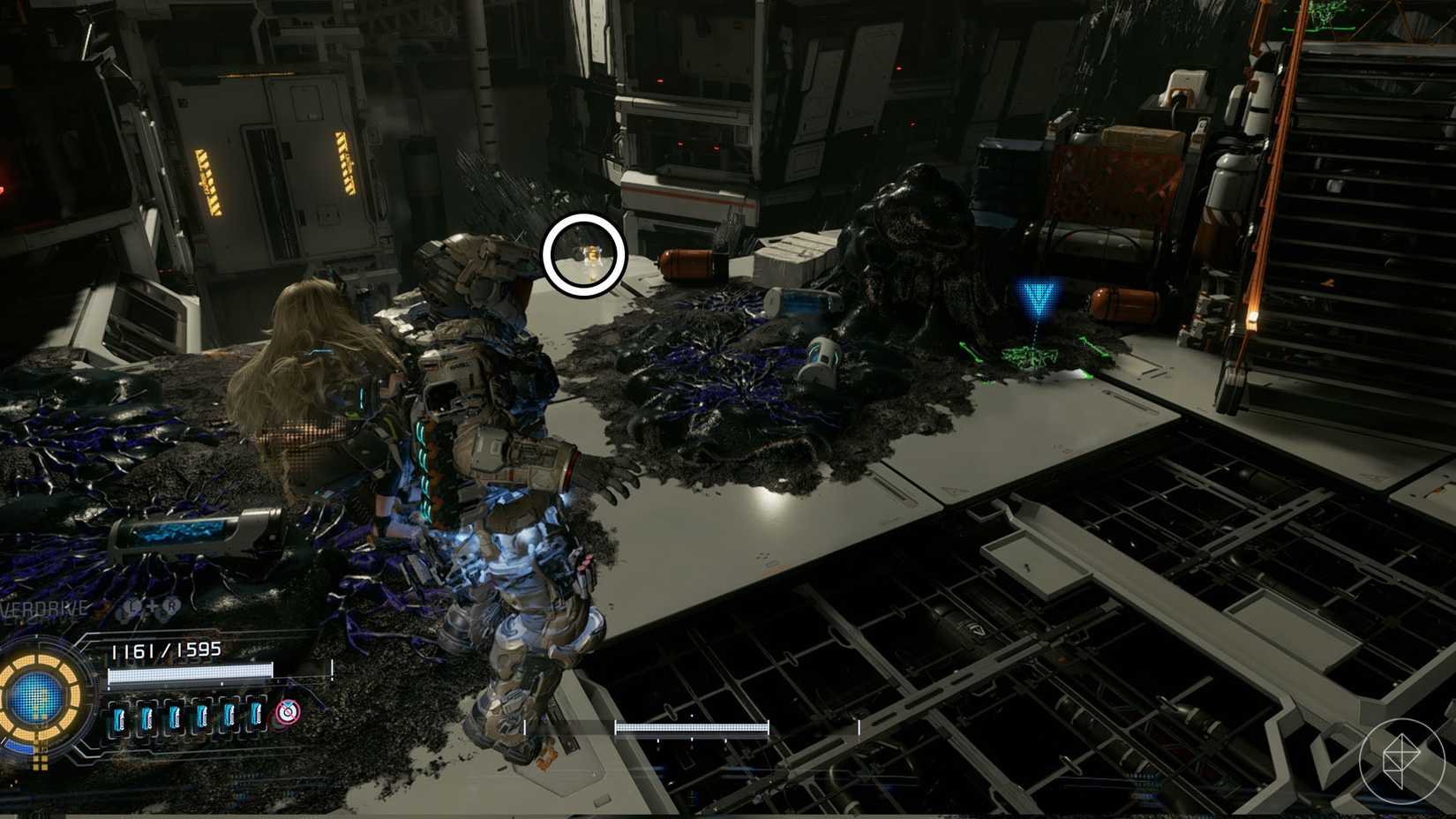The width and height of the screenshot is (1456, 819).
Task: Click the 1161/1595 health value
Action: click(x=165, y=649)
